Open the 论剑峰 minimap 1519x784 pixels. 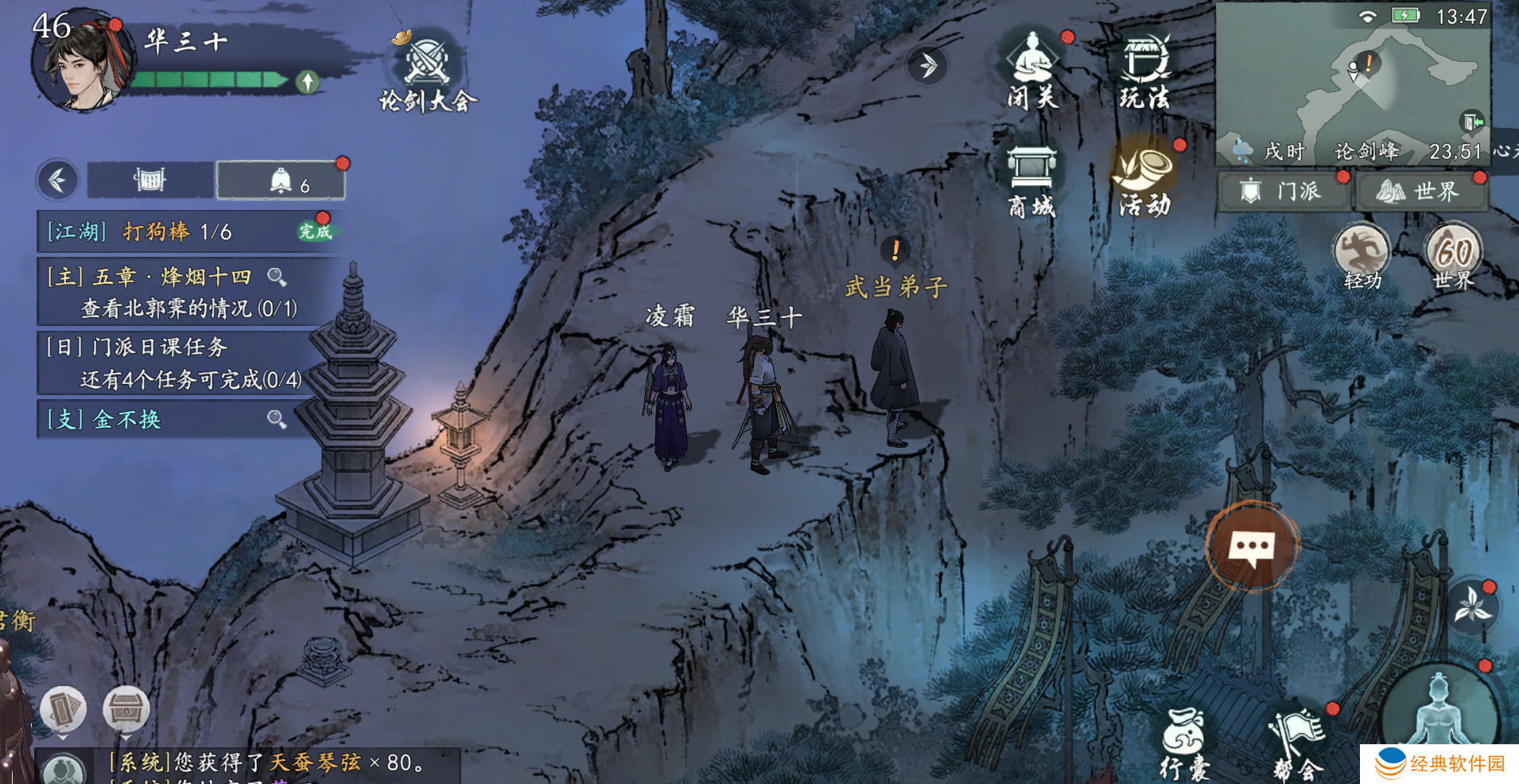[x=1352, y=80]
